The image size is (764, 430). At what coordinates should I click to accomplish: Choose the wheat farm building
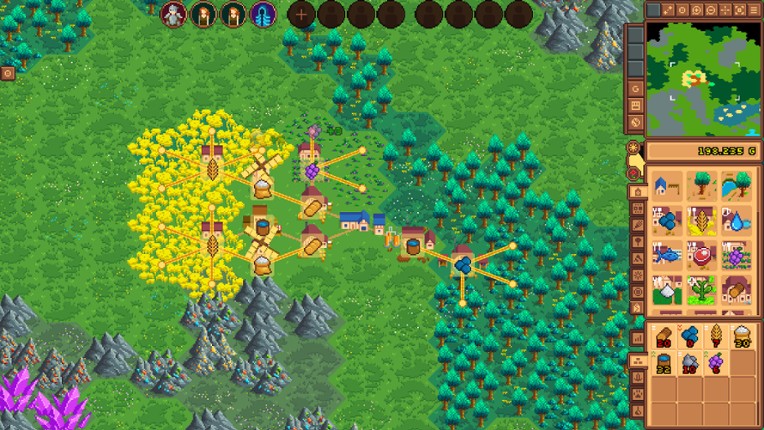coord(702,221)
